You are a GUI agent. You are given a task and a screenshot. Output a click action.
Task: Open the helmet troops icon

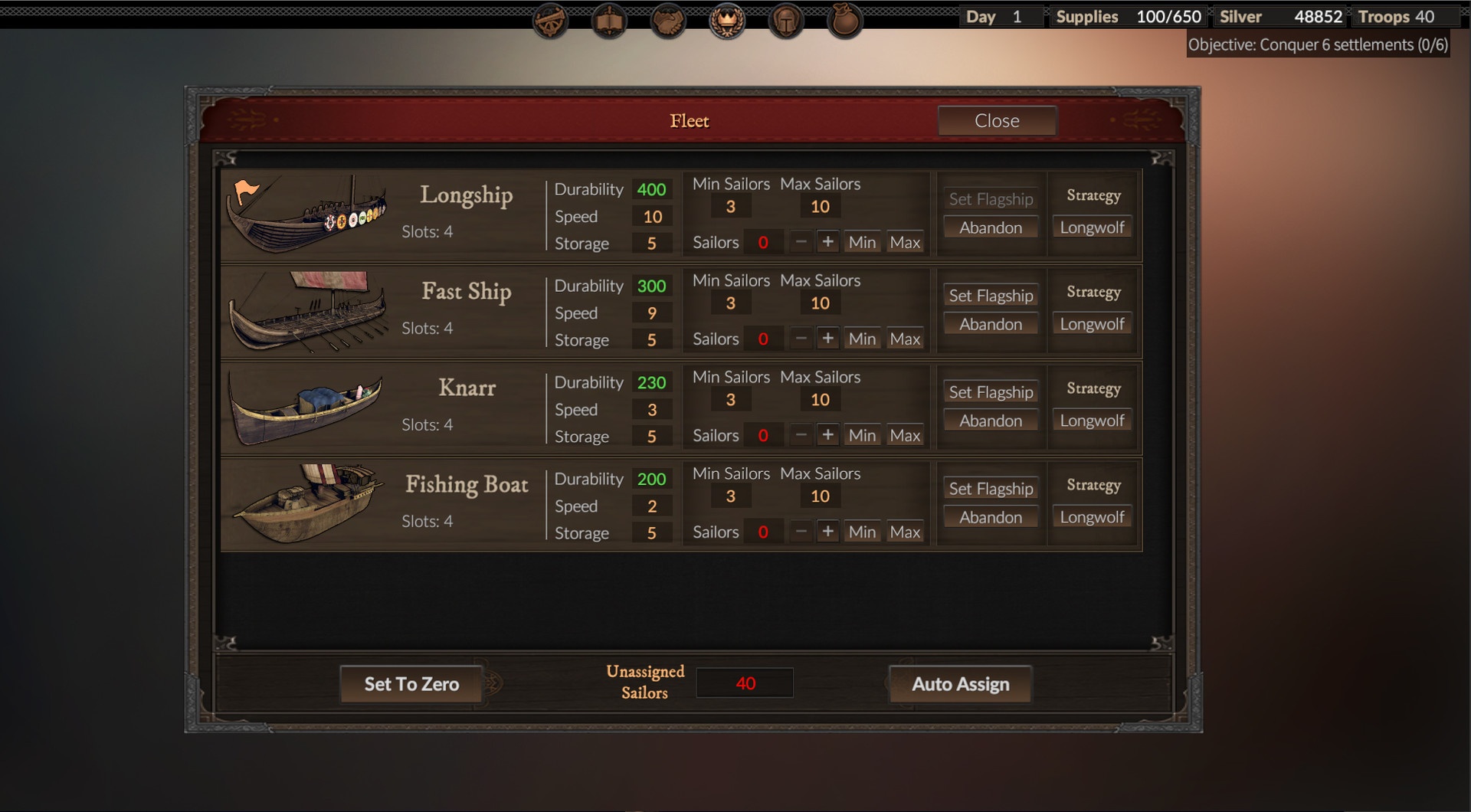[x=786, y=21]
